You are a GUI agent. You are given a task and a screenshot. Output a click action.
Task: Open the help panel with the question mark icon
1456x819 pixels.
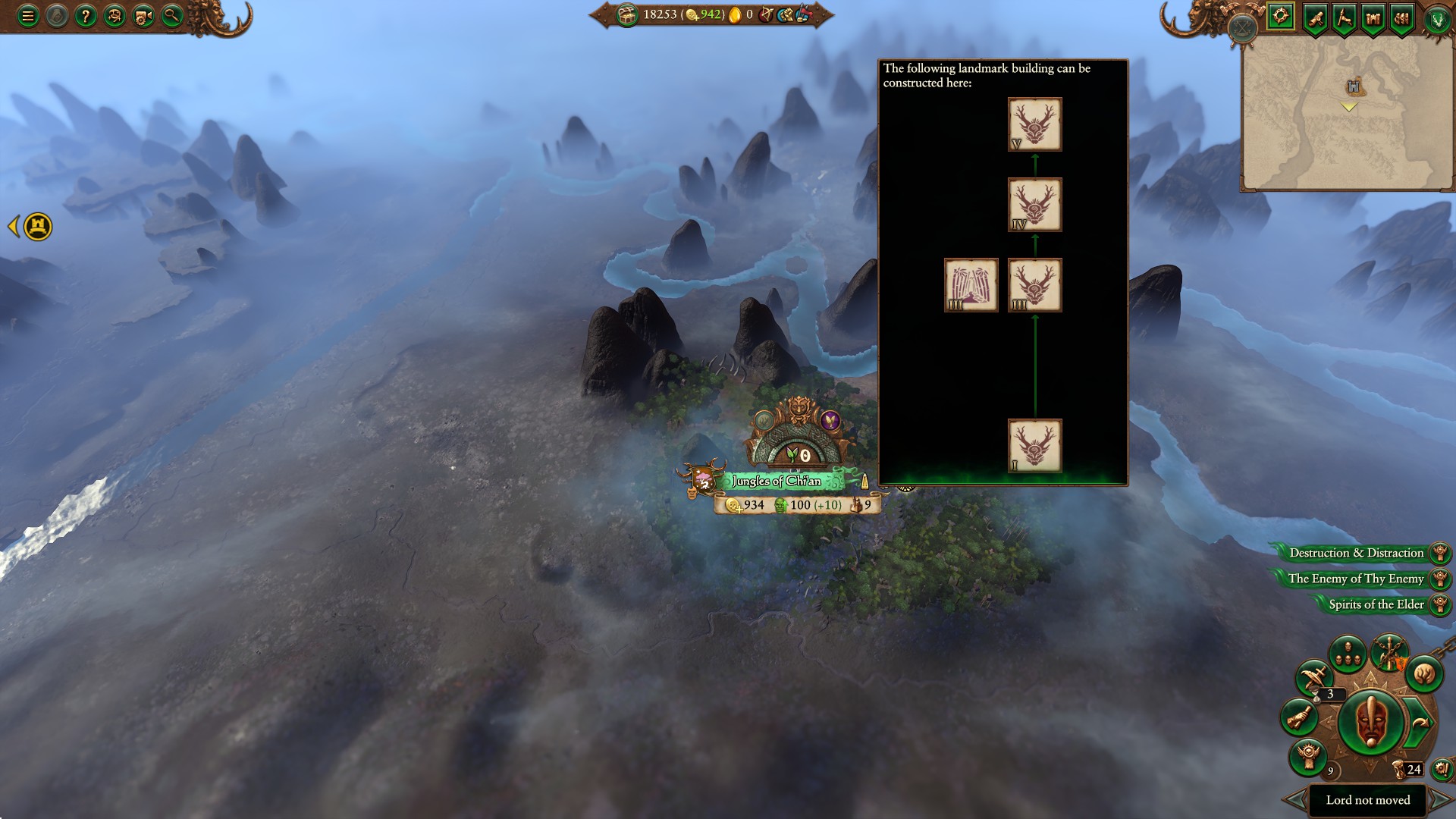[x=85, y=16]
